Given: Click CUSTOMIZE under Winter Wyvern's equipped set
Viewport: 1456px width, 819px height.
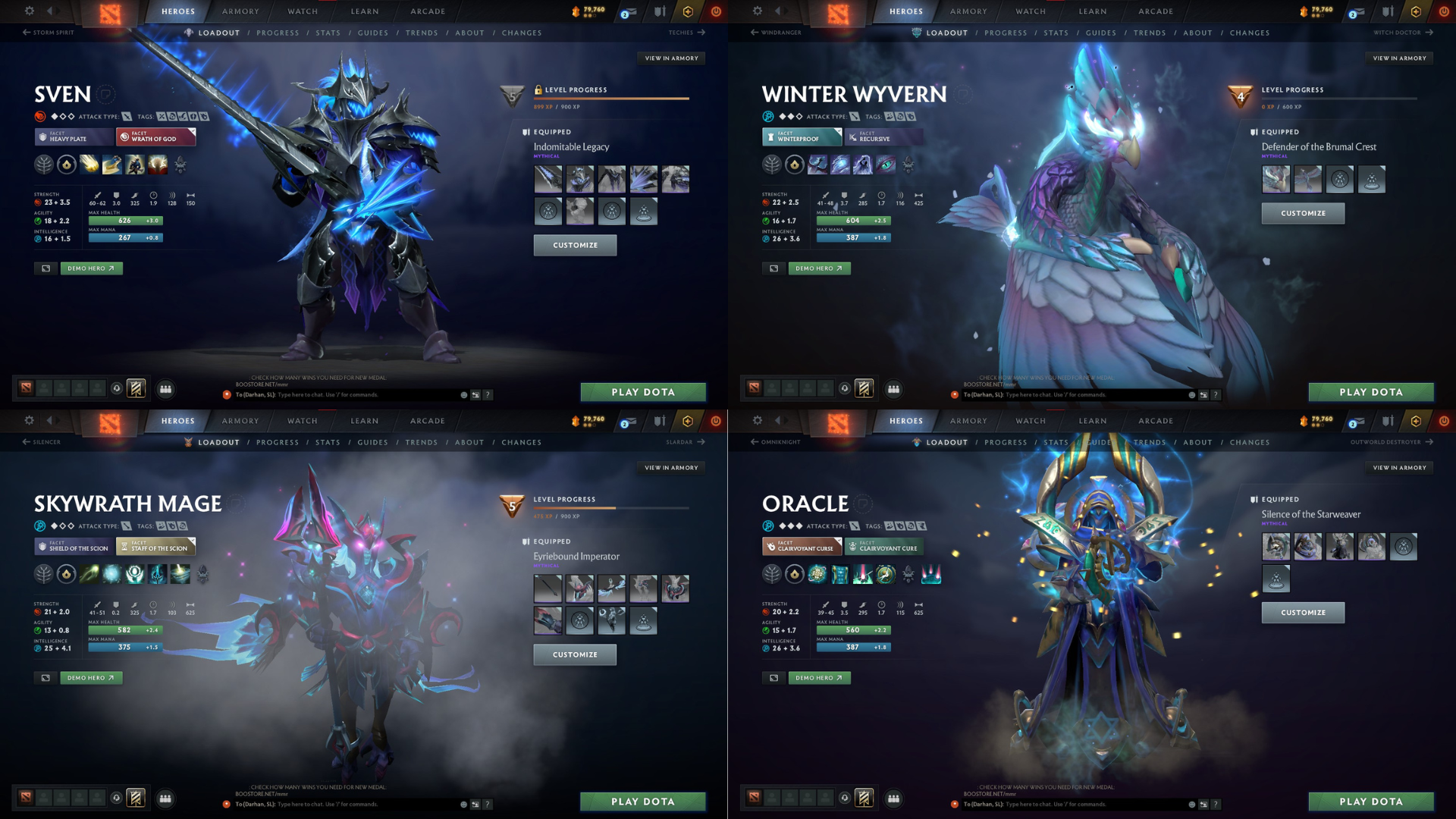Looking at the screenshot, I should (x=1302, y=213).
